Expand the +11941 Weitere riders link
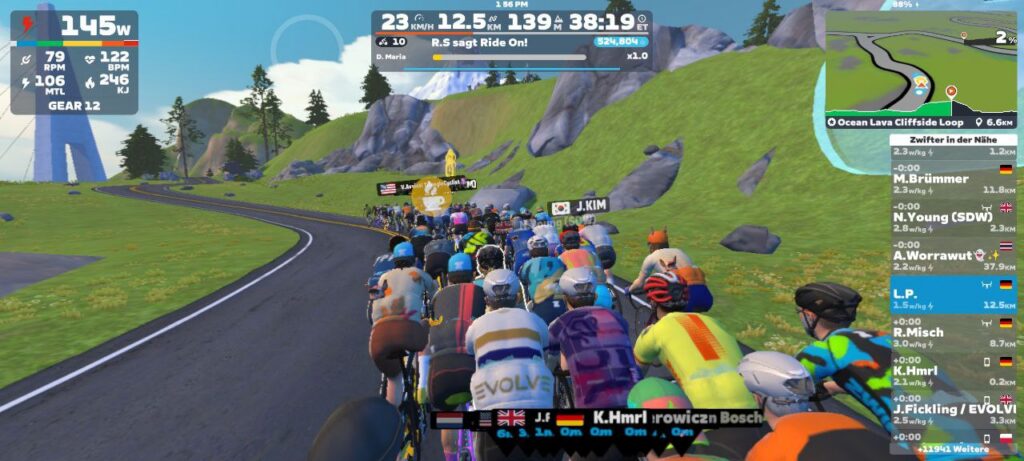Viewport: 1024px width, 461px height. pos(955,448)
